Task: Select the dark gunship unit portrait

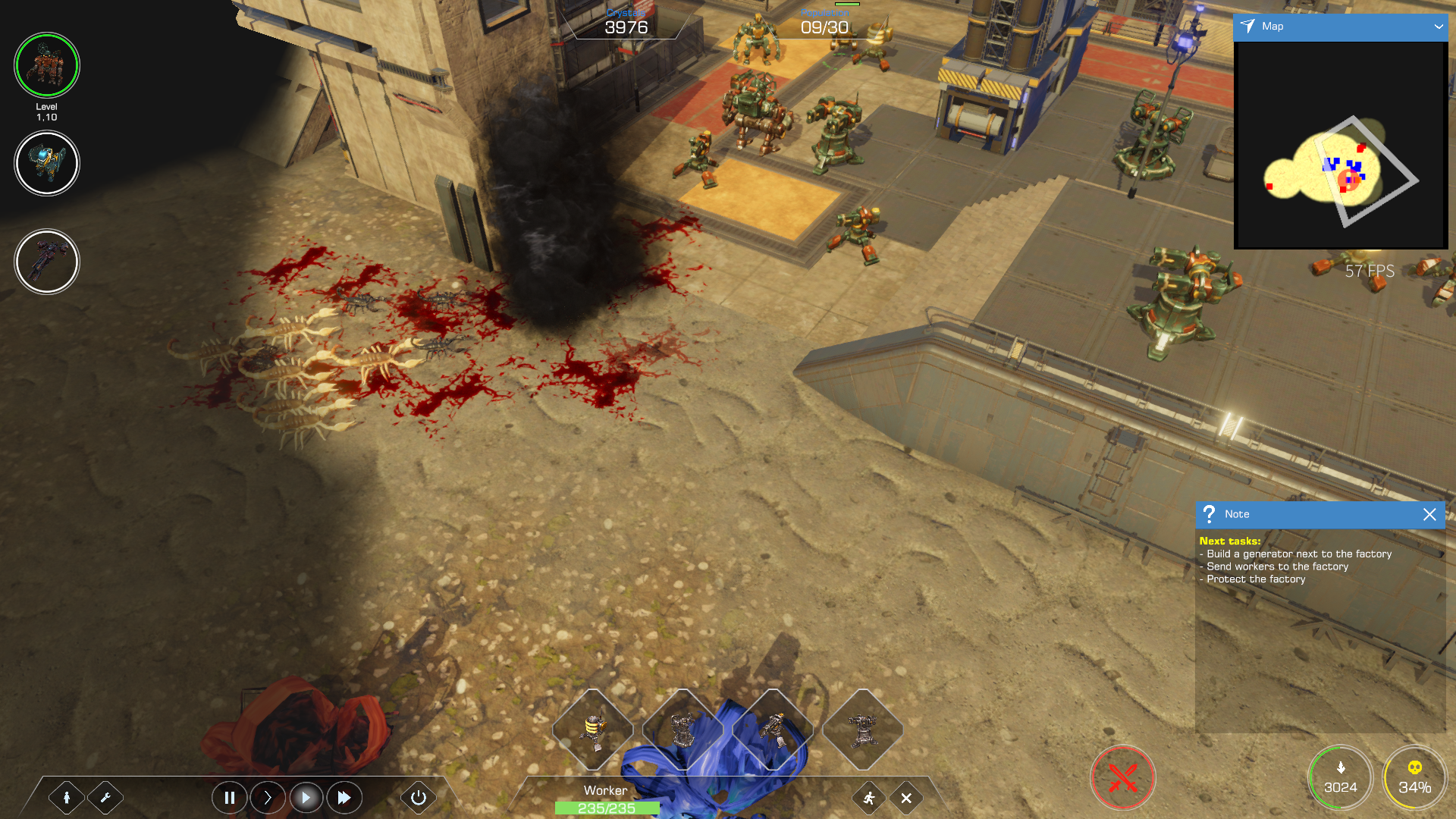Action: pos(47,262)
